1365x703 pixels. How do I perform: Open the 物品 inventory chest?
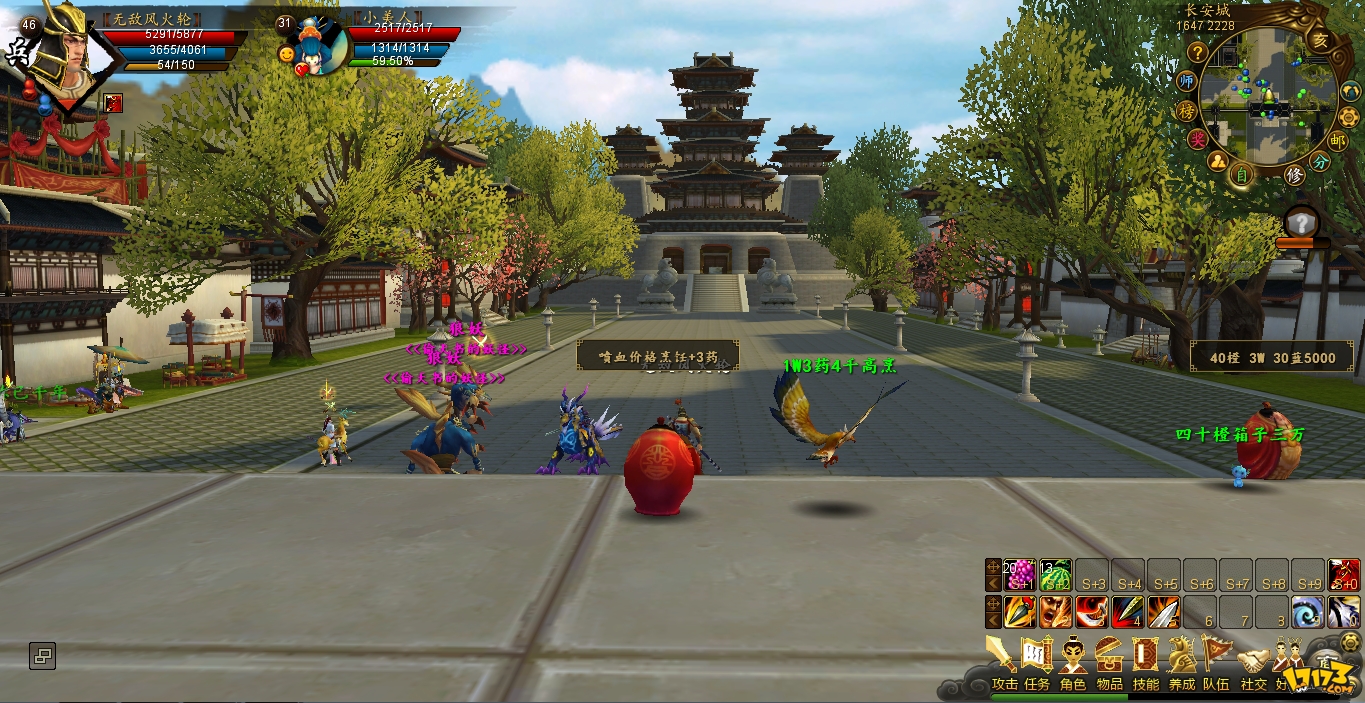tap(1109, 659)
